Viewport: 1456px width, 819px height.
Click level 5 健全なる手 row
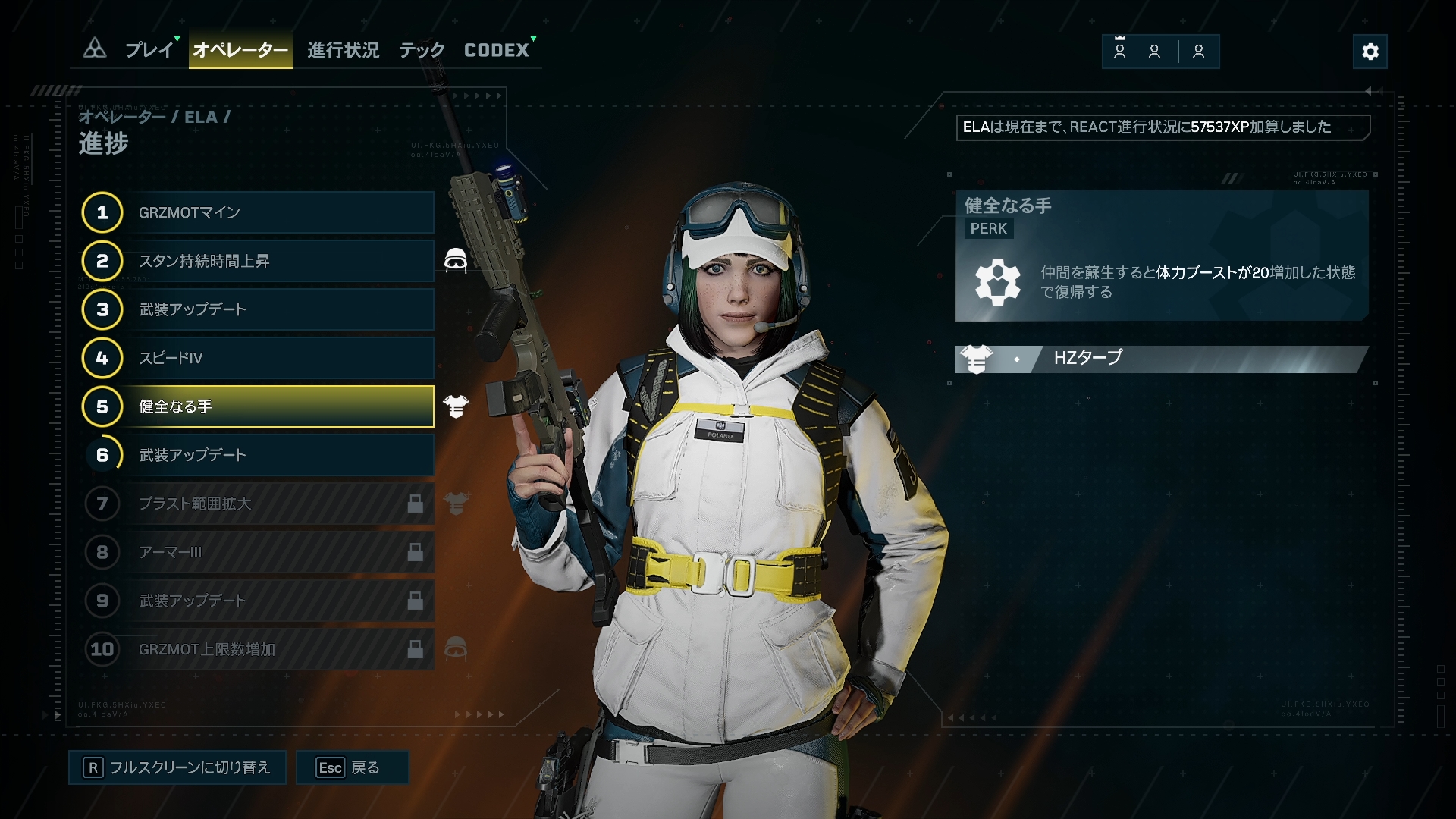(258, 406)
